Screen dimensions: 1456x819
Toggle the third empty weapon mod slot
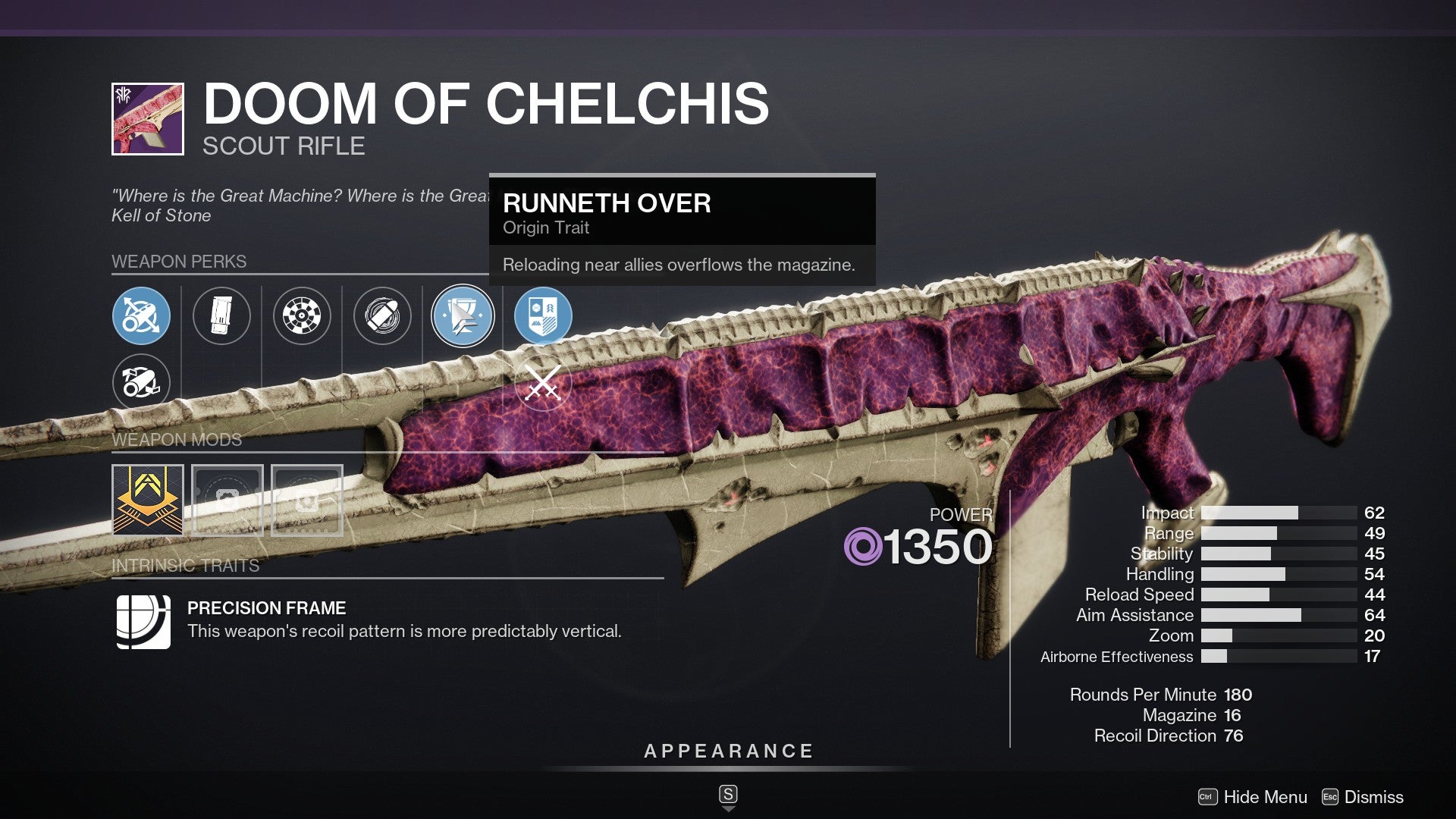[306, 499]
